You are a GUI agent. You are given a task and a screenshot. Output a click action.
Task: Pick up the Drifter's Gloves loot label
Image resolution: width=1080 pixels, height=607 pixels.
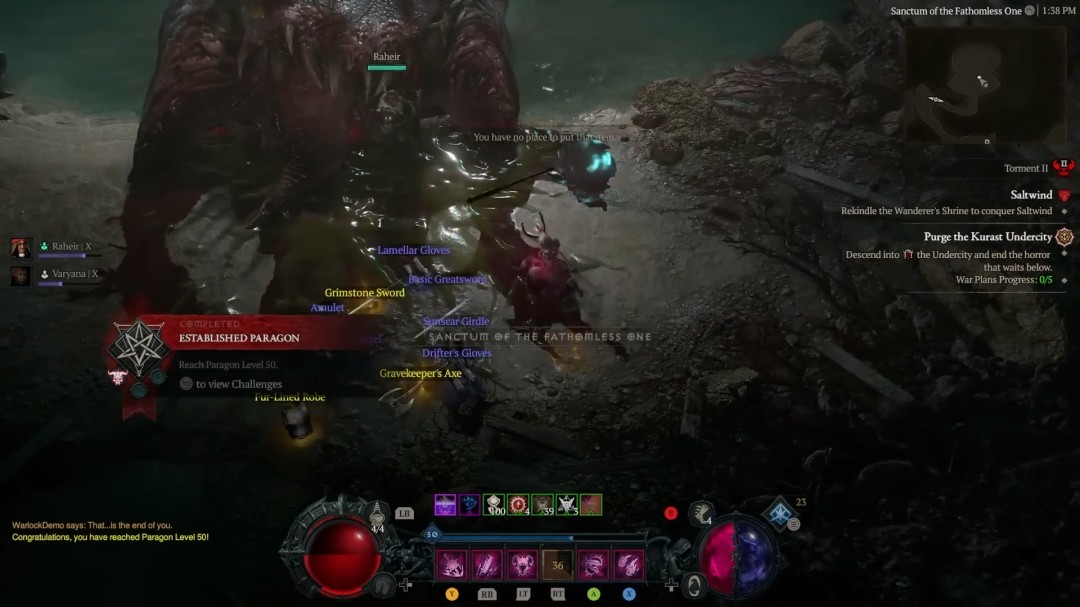(456, 353)
